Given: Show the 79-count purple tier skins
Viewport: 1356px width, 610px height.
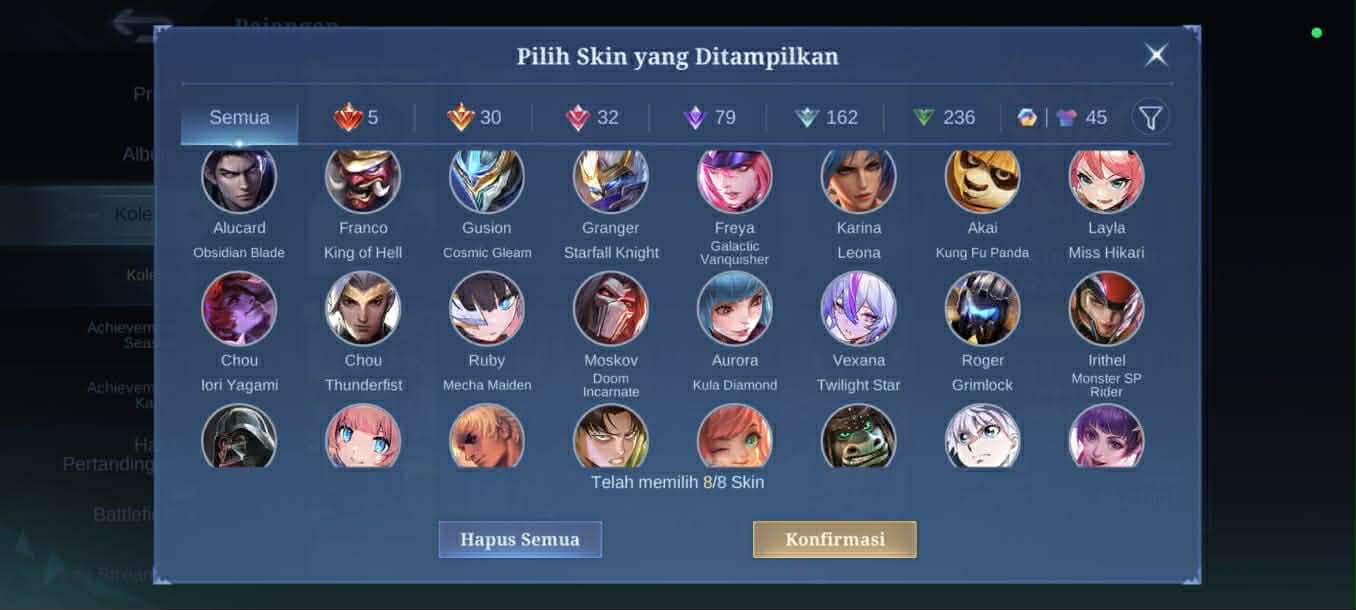Looking at the screenshot, I should tap(709, 118).
